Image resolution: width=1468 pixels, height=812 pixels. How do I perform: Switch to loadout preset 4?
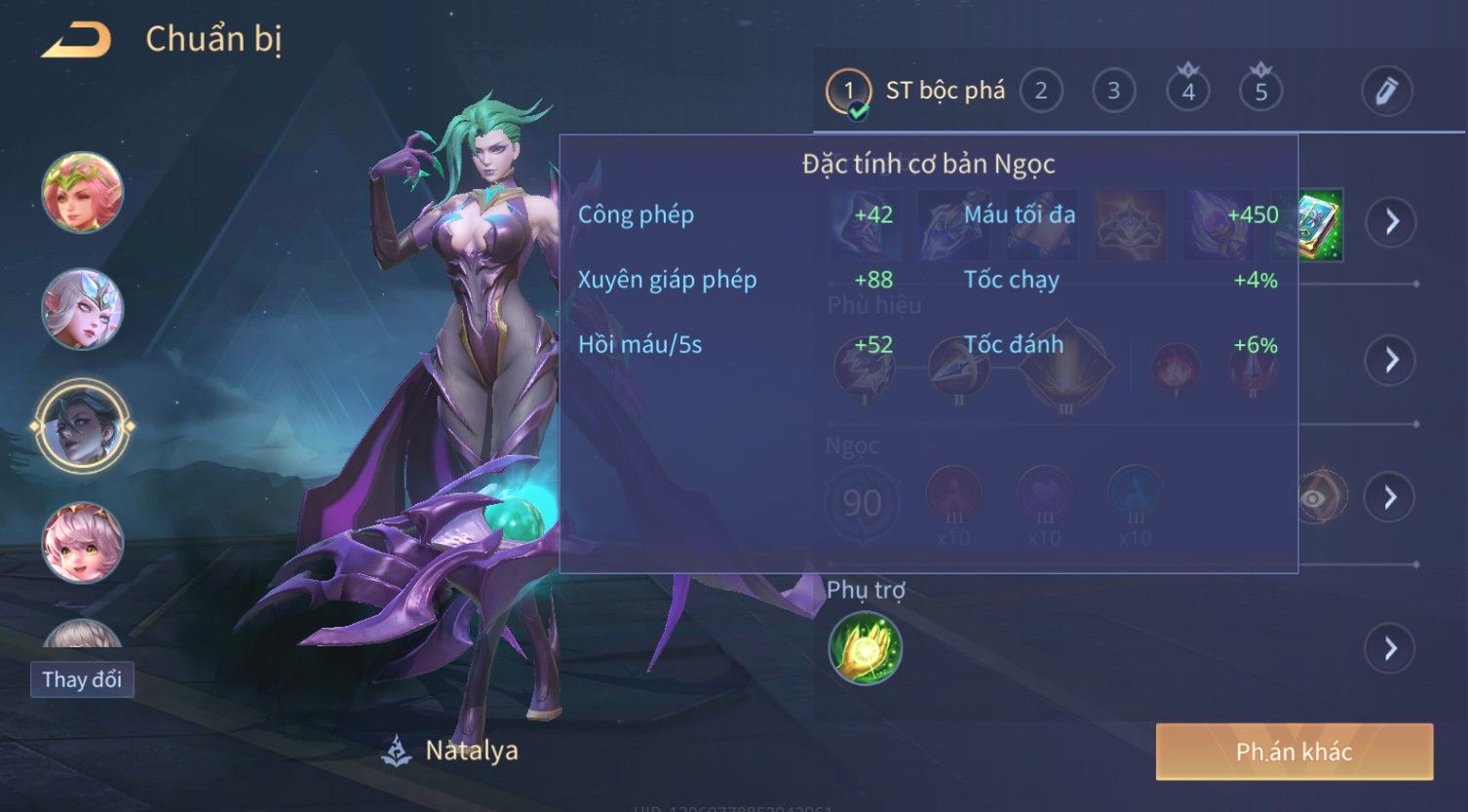tap(1187, 92)
